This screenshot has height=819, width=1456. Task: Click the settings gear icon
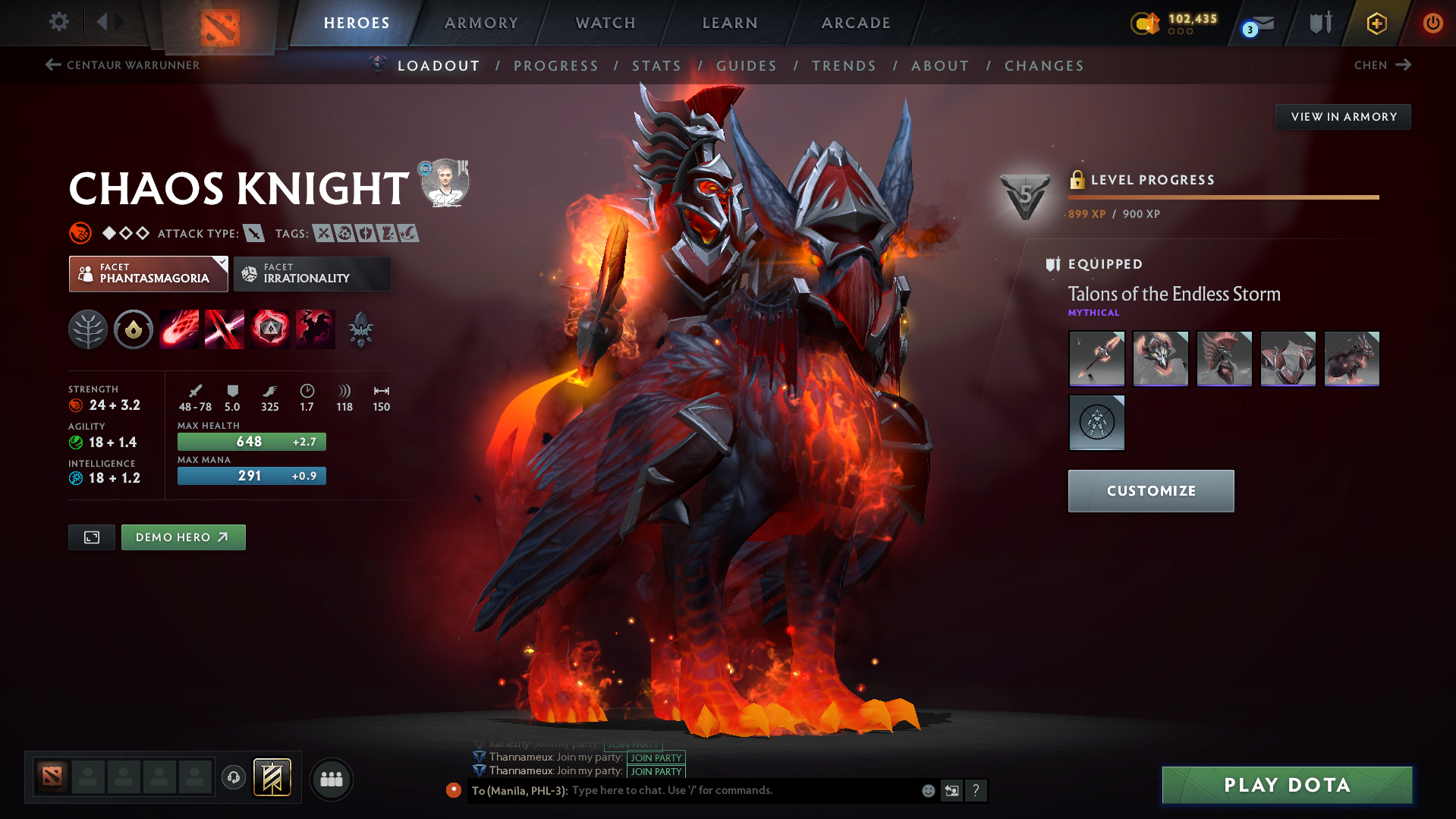coord(58,22)
